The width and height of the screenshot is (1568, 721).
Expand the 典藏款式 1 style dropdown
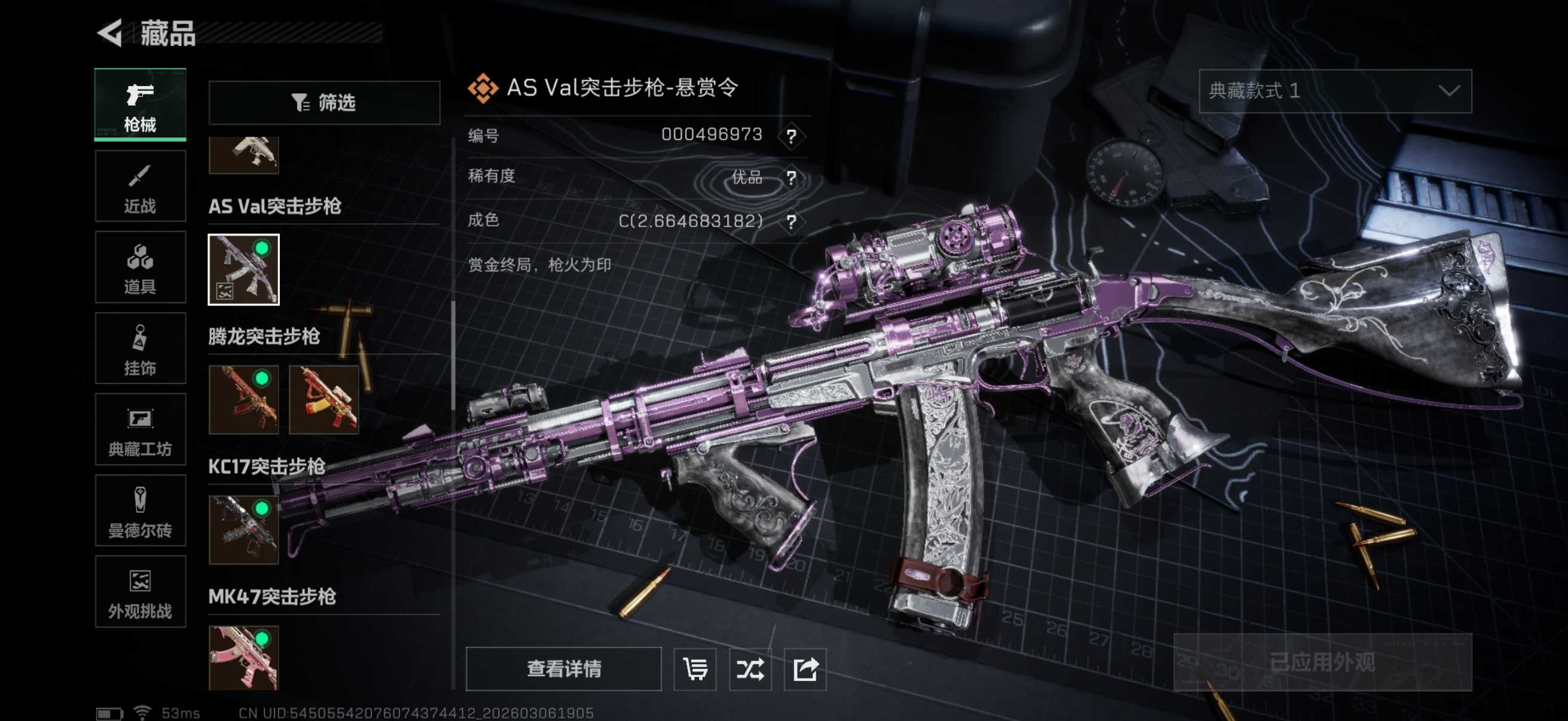[x=1335, y=91]
